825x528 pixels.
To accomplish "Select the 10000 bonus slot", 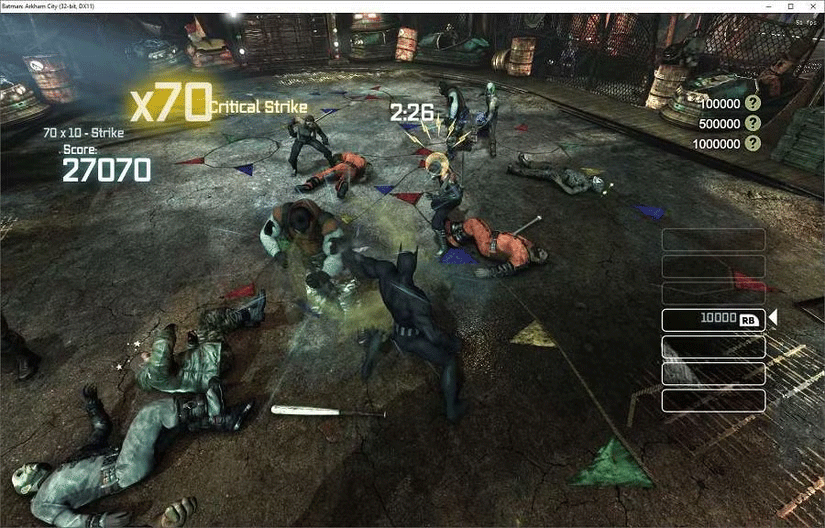I will tap(713, 319).
